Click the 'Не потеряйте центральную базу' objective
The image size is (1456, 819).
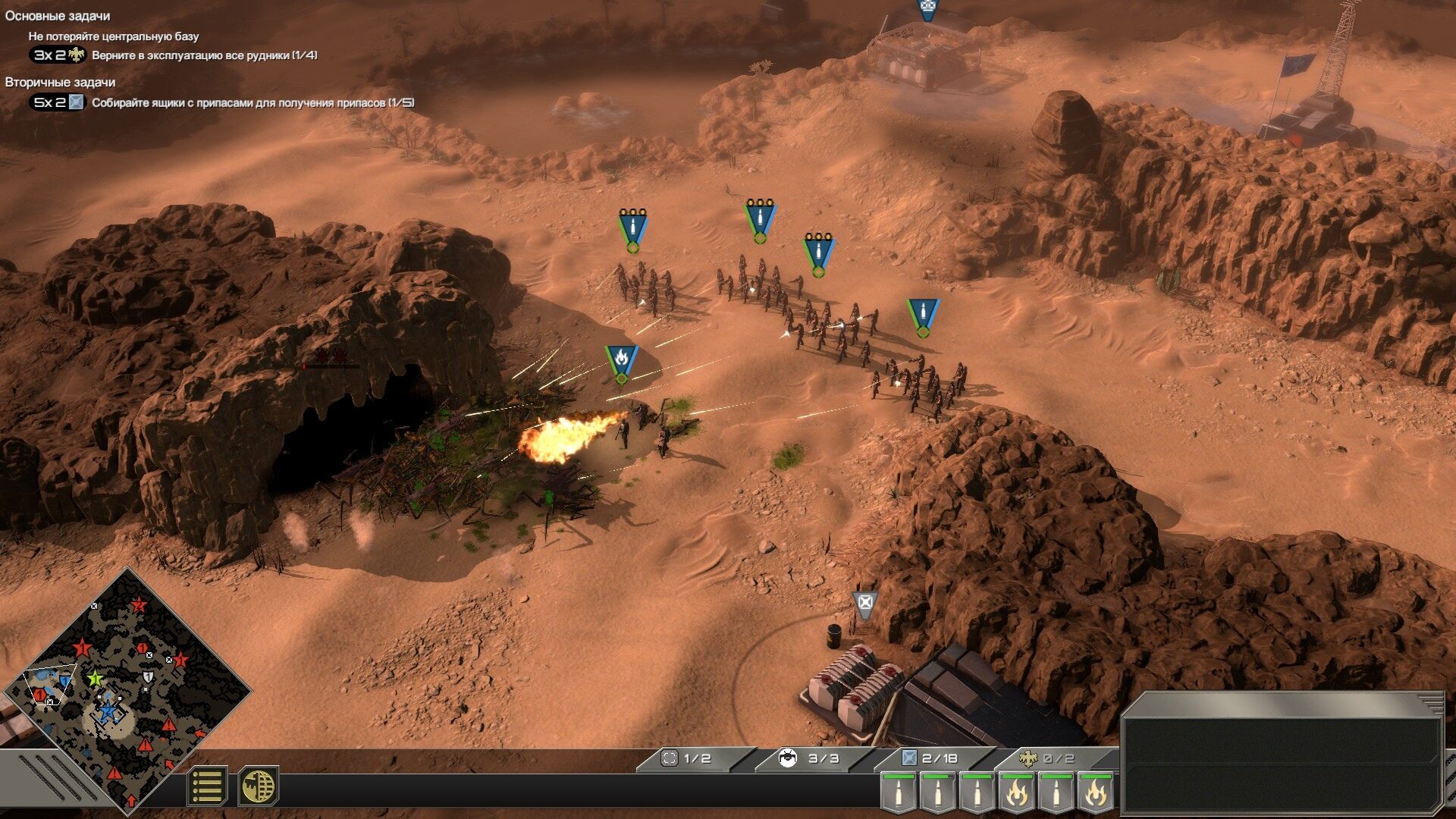point(114,36)
